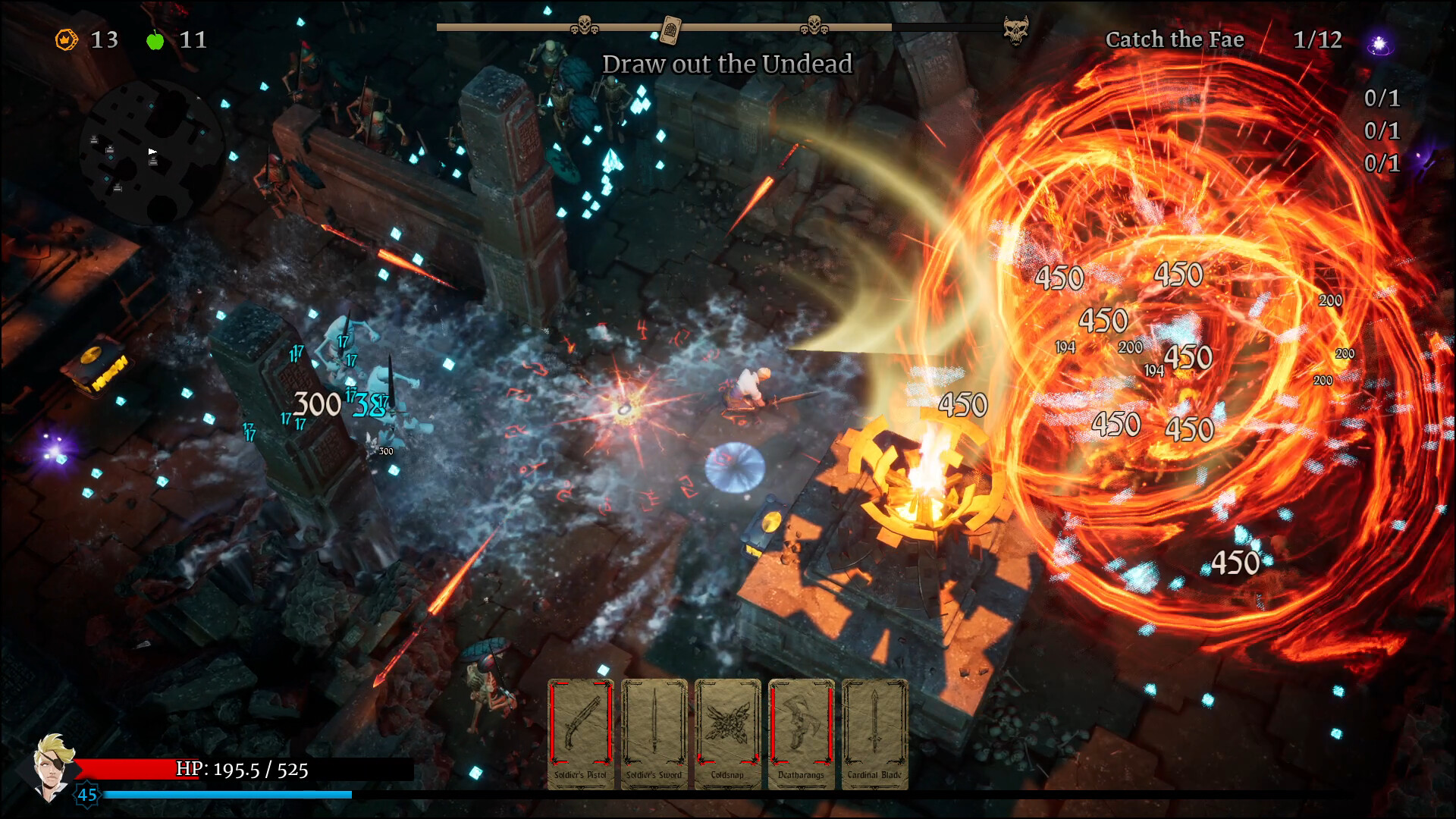The width and height of the screenshot is (1456, 819).
Task: Toggle the third 0/1 objective entry
Action: (1381, 163)
